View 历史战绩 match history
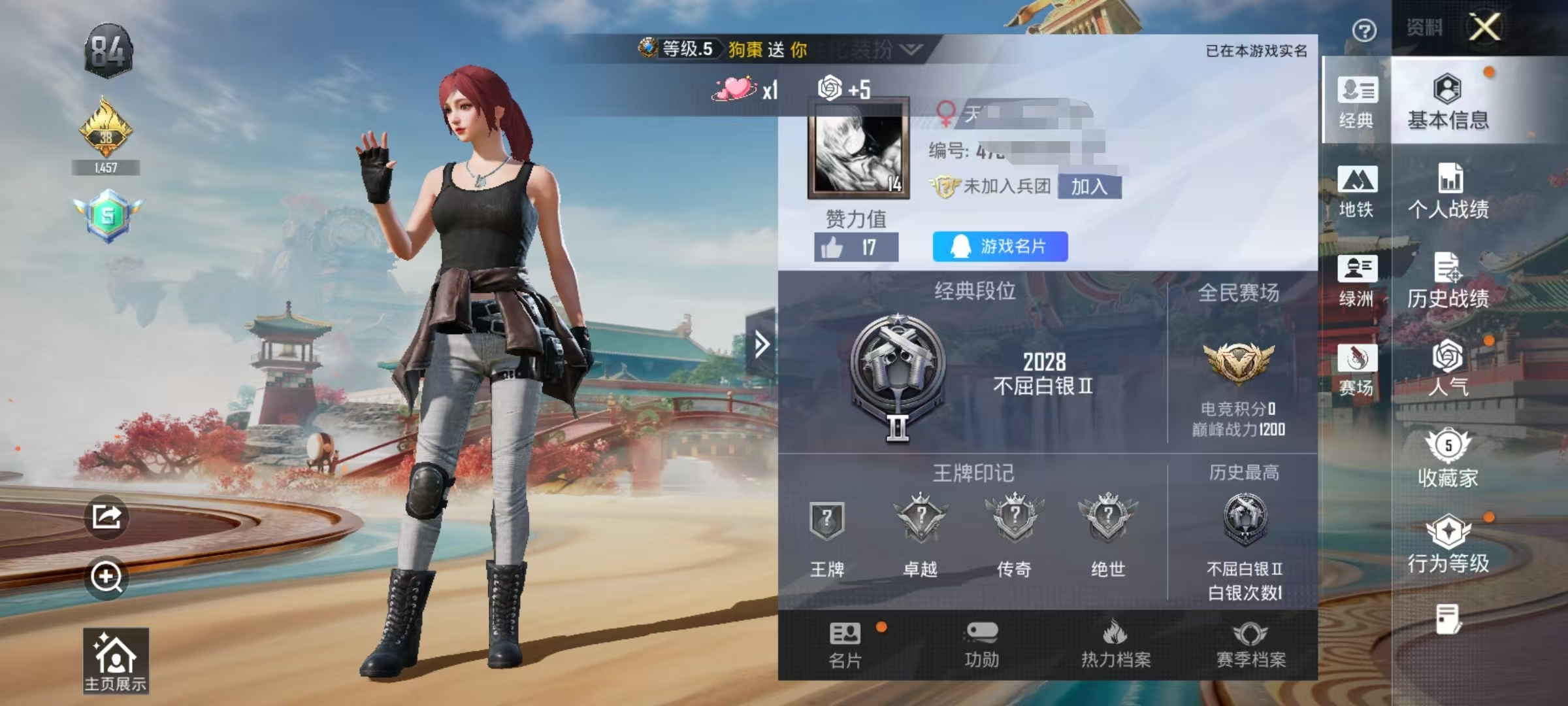This screenshot has width=1568, height=706. coord(1448,281)
